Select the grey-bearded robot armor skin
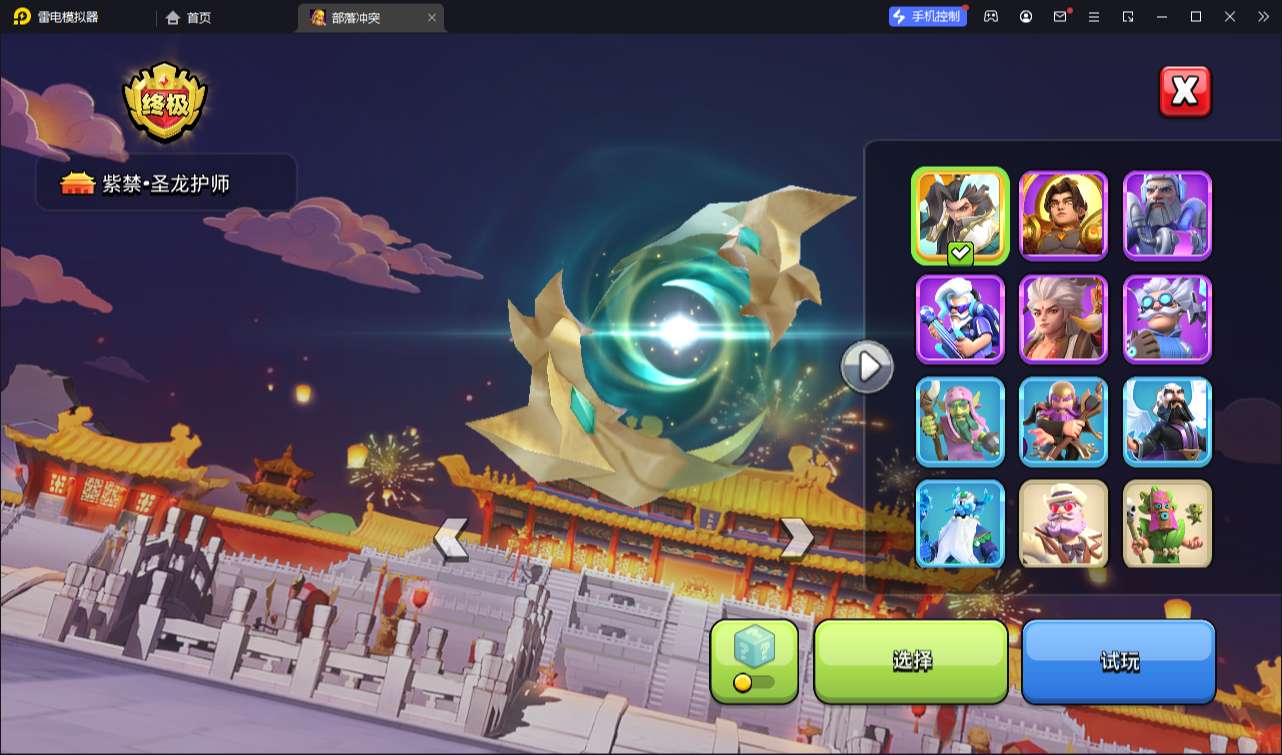The height and width of the screenshot is (755, 1282). tap(1167, 216)
